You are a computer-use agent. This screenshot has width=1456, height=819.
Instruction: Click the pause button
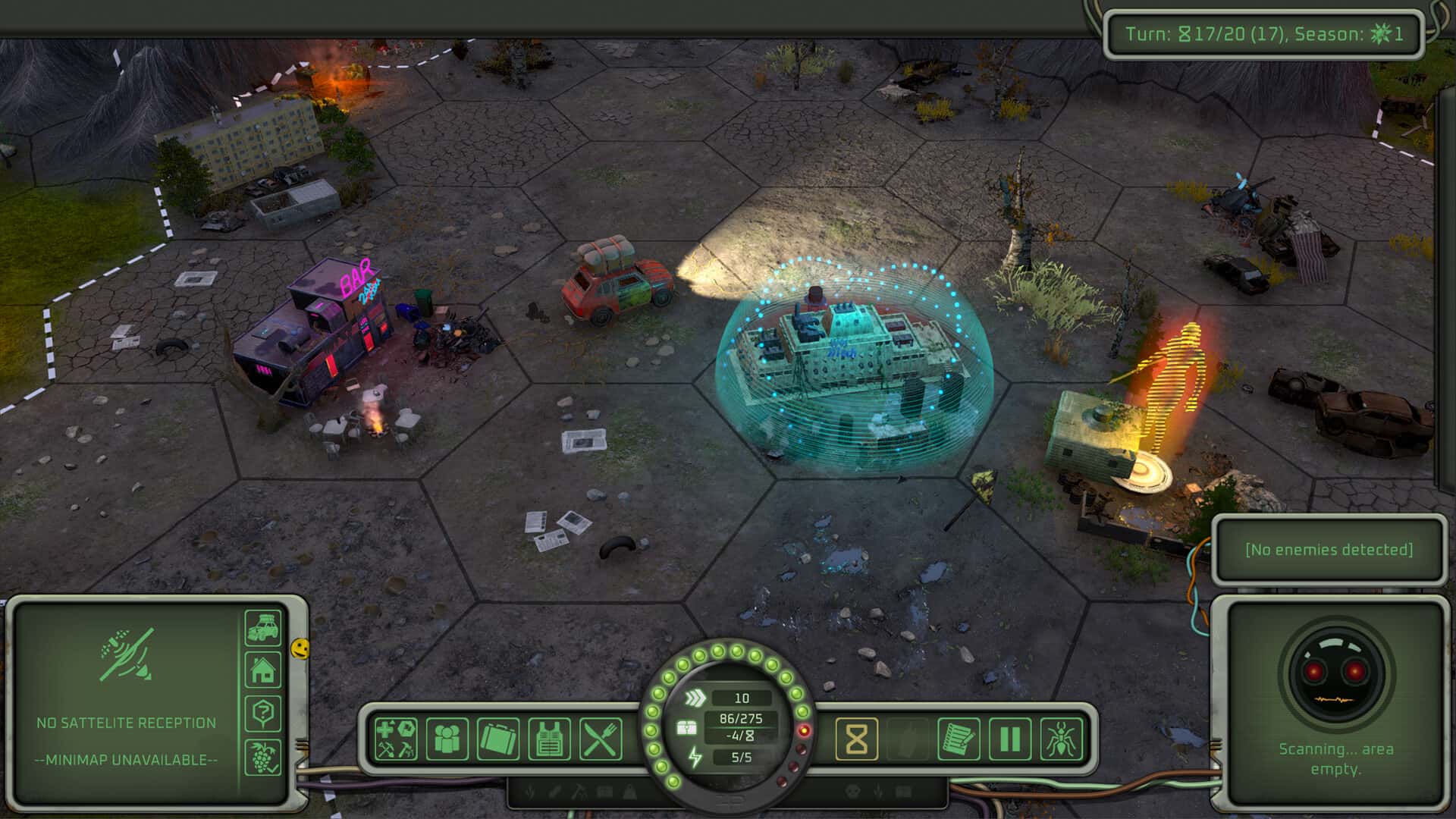[1010, 739]
